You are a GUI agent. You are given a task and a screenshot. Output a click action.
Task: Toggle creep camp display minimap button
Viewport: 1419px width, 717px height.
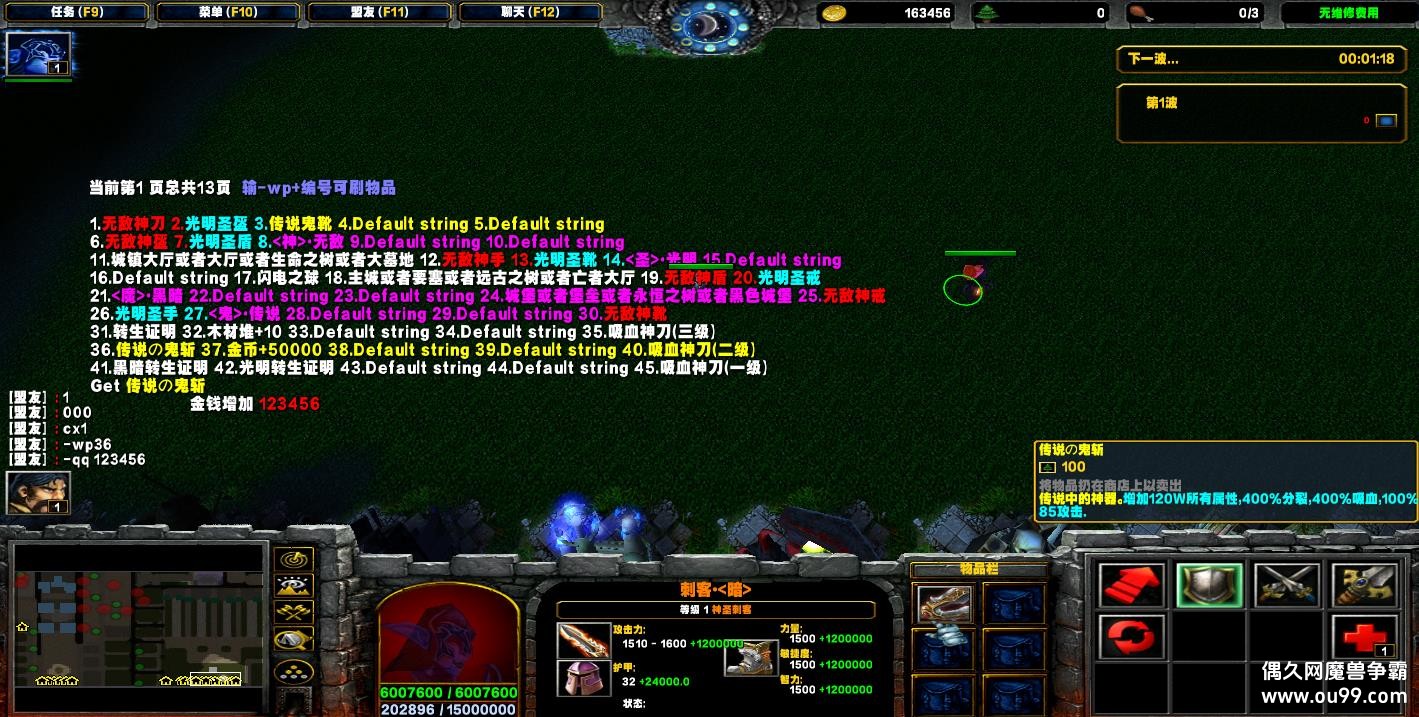293,640
